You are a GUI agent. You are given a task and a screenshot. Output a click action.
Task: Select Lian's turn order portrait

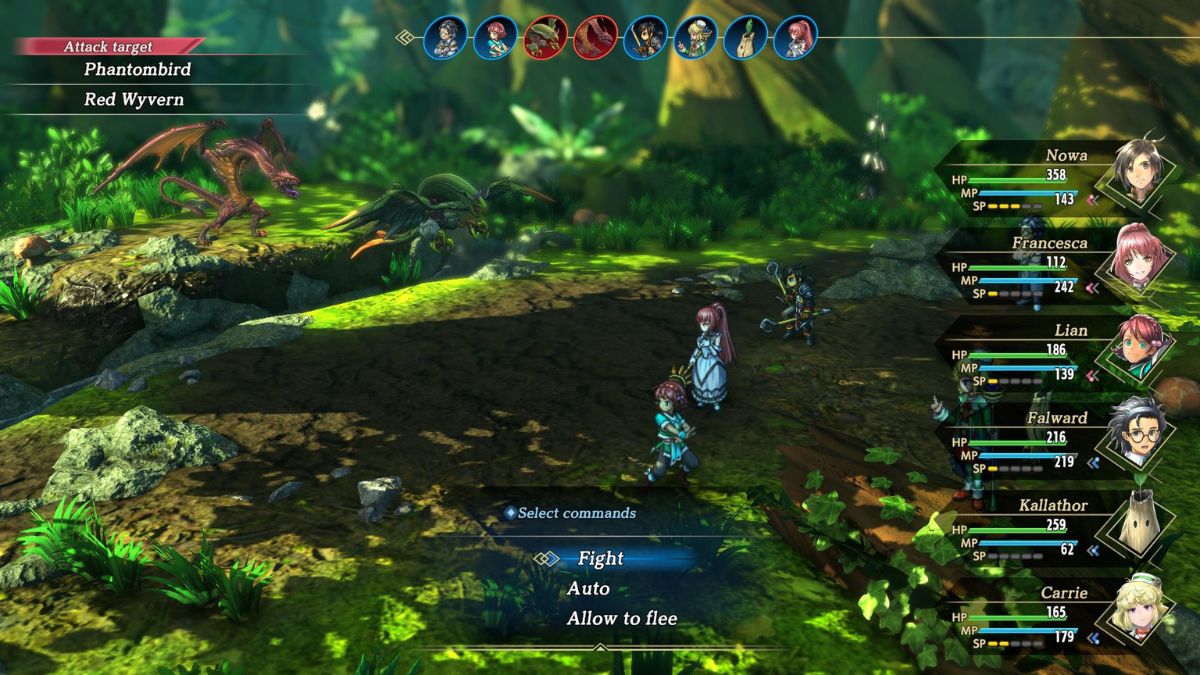coord(495,37)
